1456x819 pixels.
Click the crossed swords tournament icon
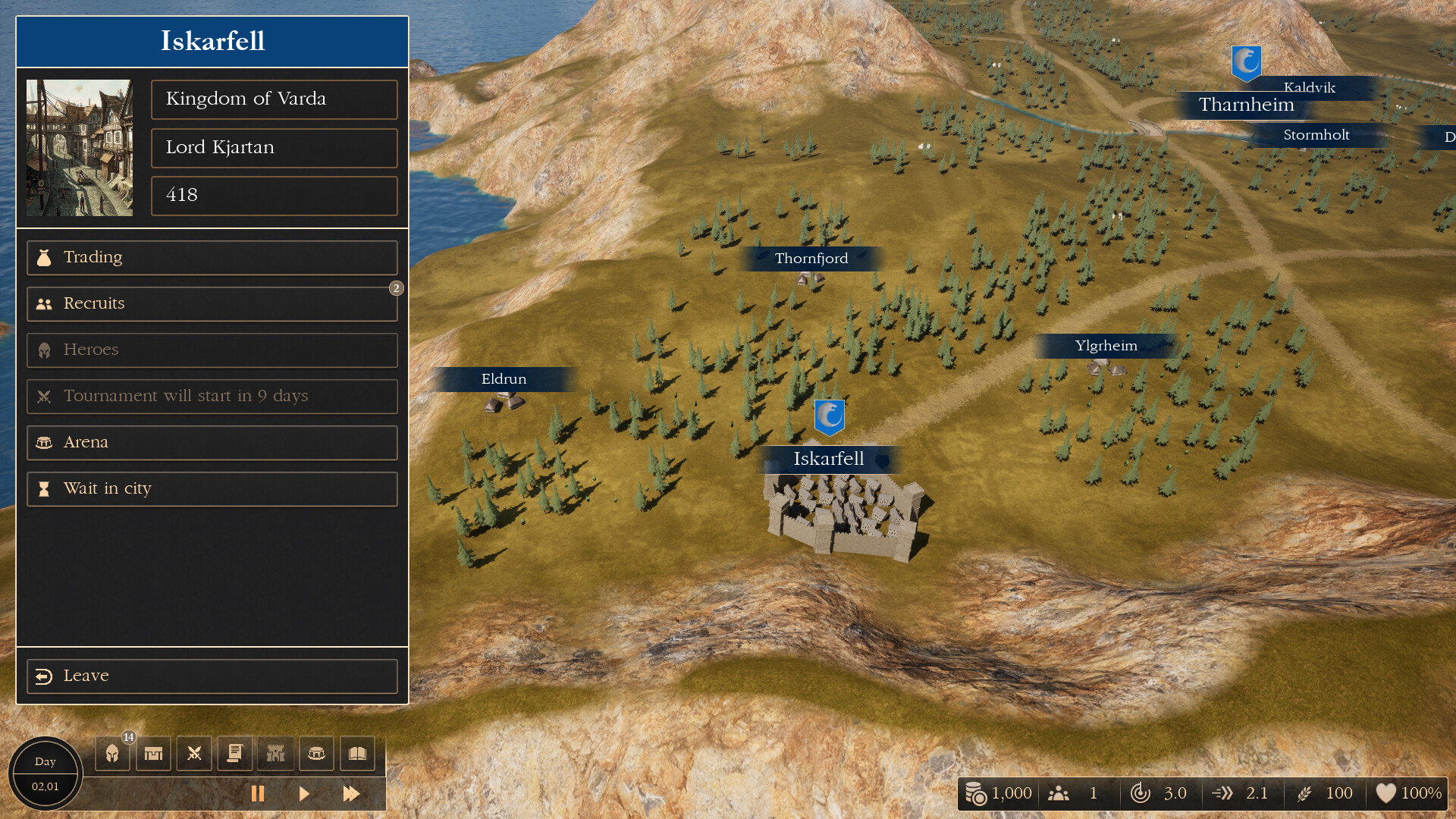tap(194, 753)
